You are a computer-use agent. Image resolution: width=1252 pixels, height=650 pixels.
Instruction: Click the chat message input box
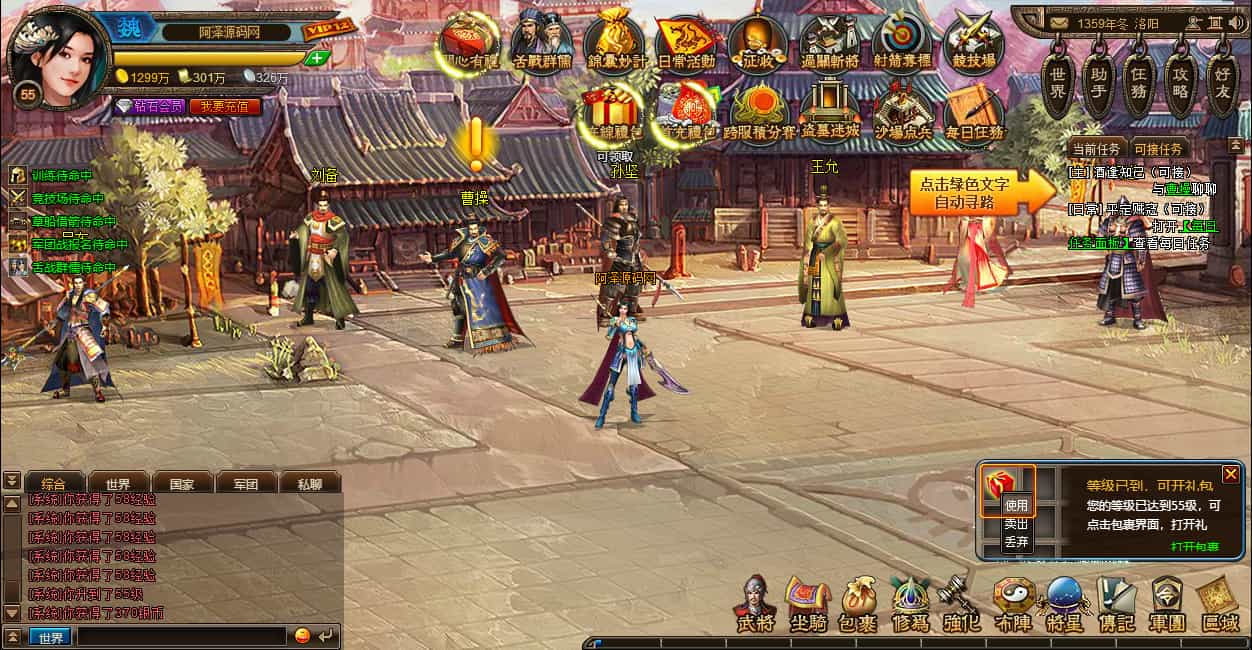(x=182, y=636)
